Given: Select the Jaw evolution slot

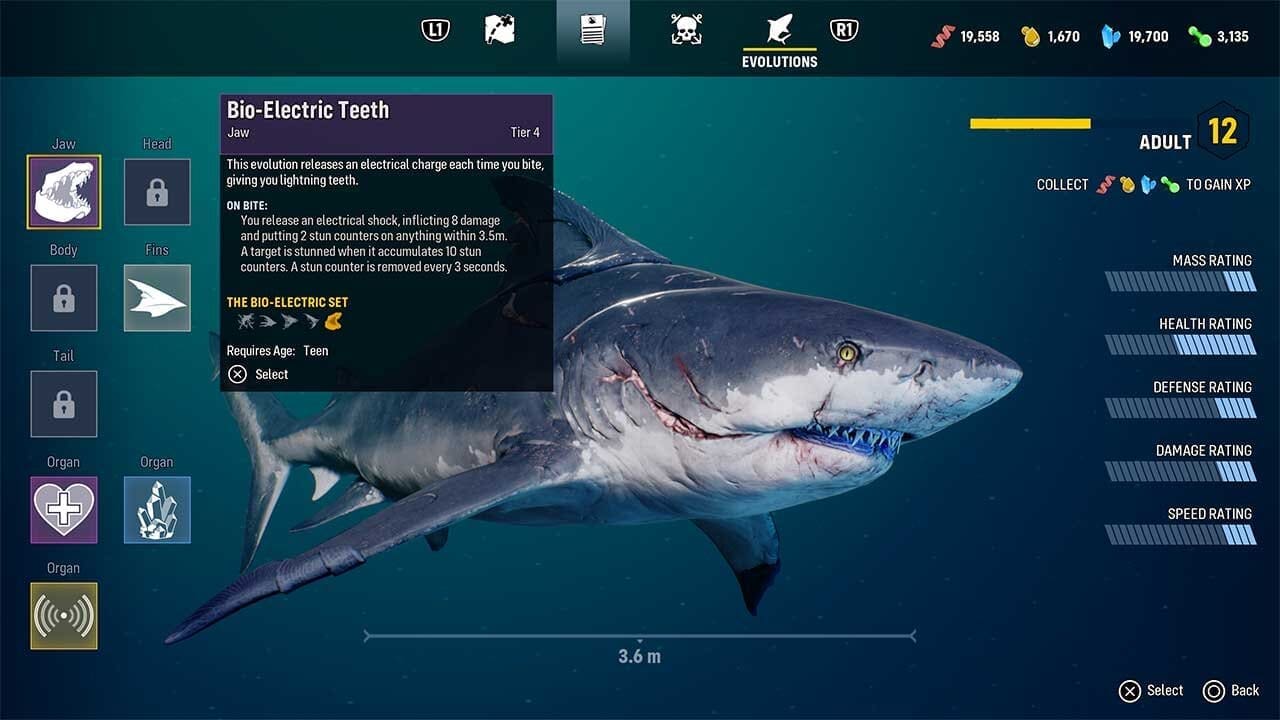Looking at the screenshot, I should coord(64,192).
